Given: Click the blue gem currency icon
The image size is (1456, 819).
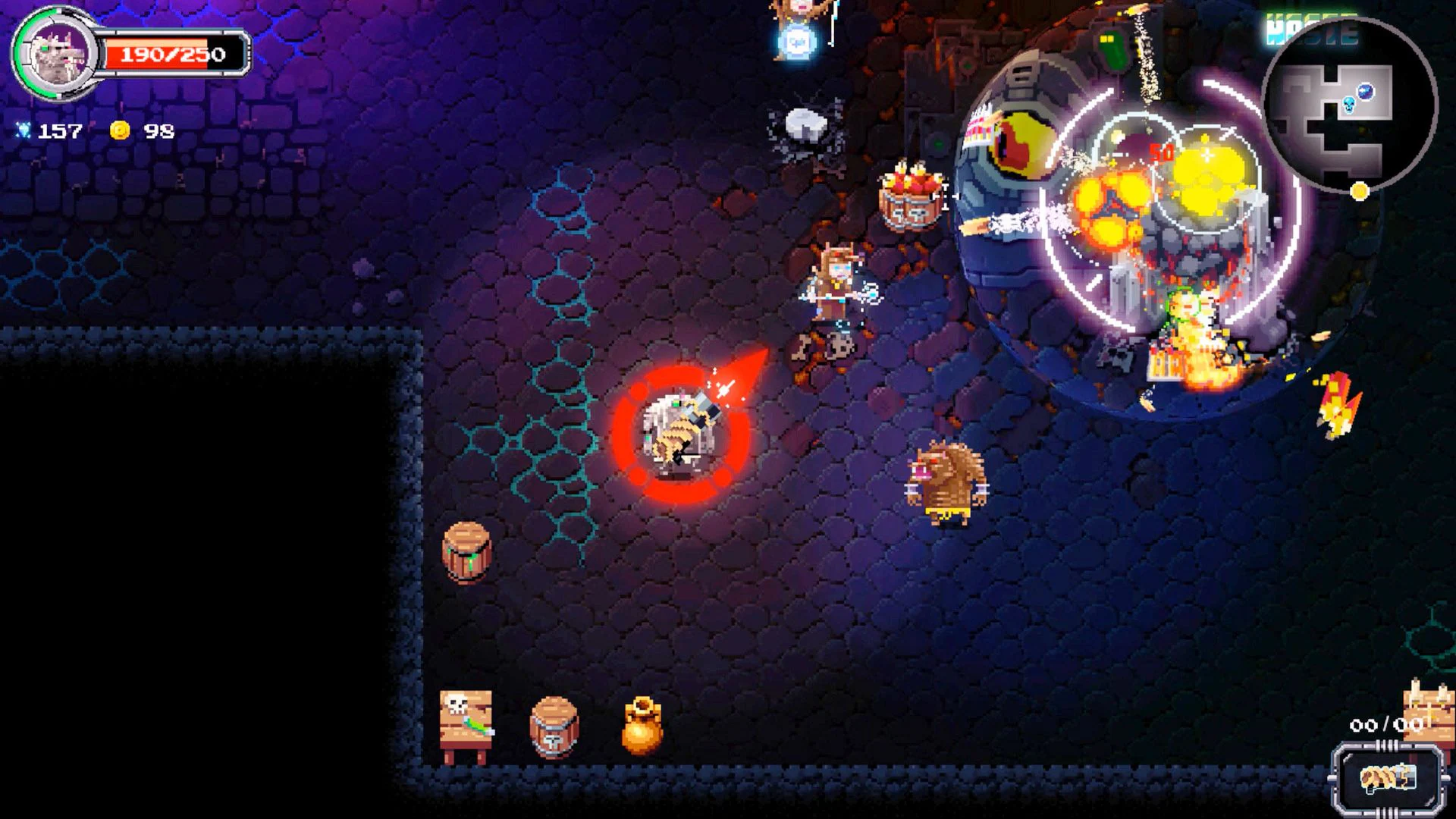Looking at the screenshot, I should click(x=23, y=130).
